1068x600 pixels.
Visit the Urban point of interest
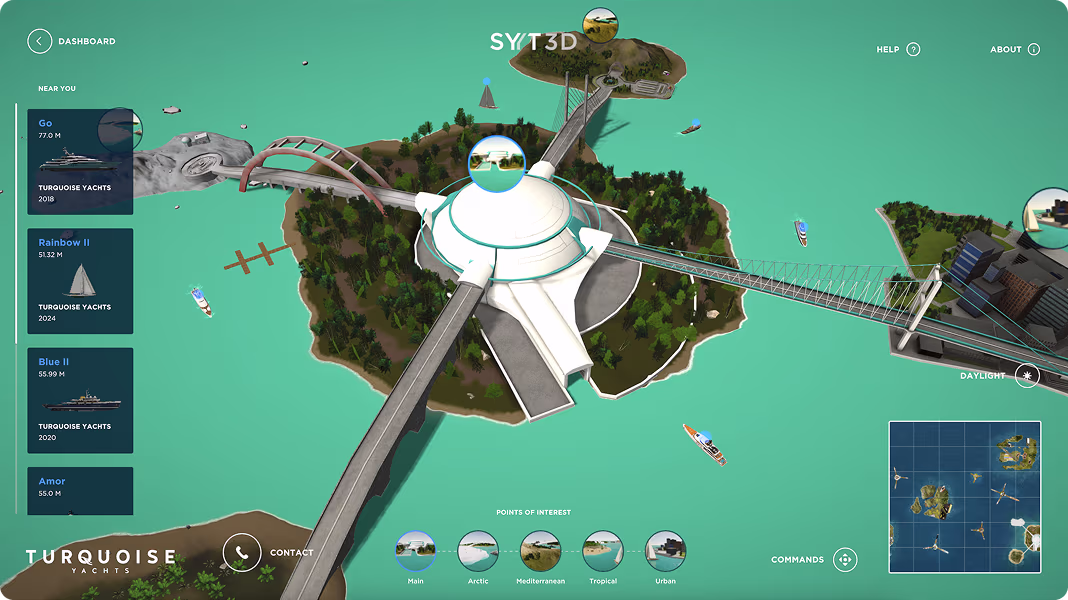[x=665, y=550]
